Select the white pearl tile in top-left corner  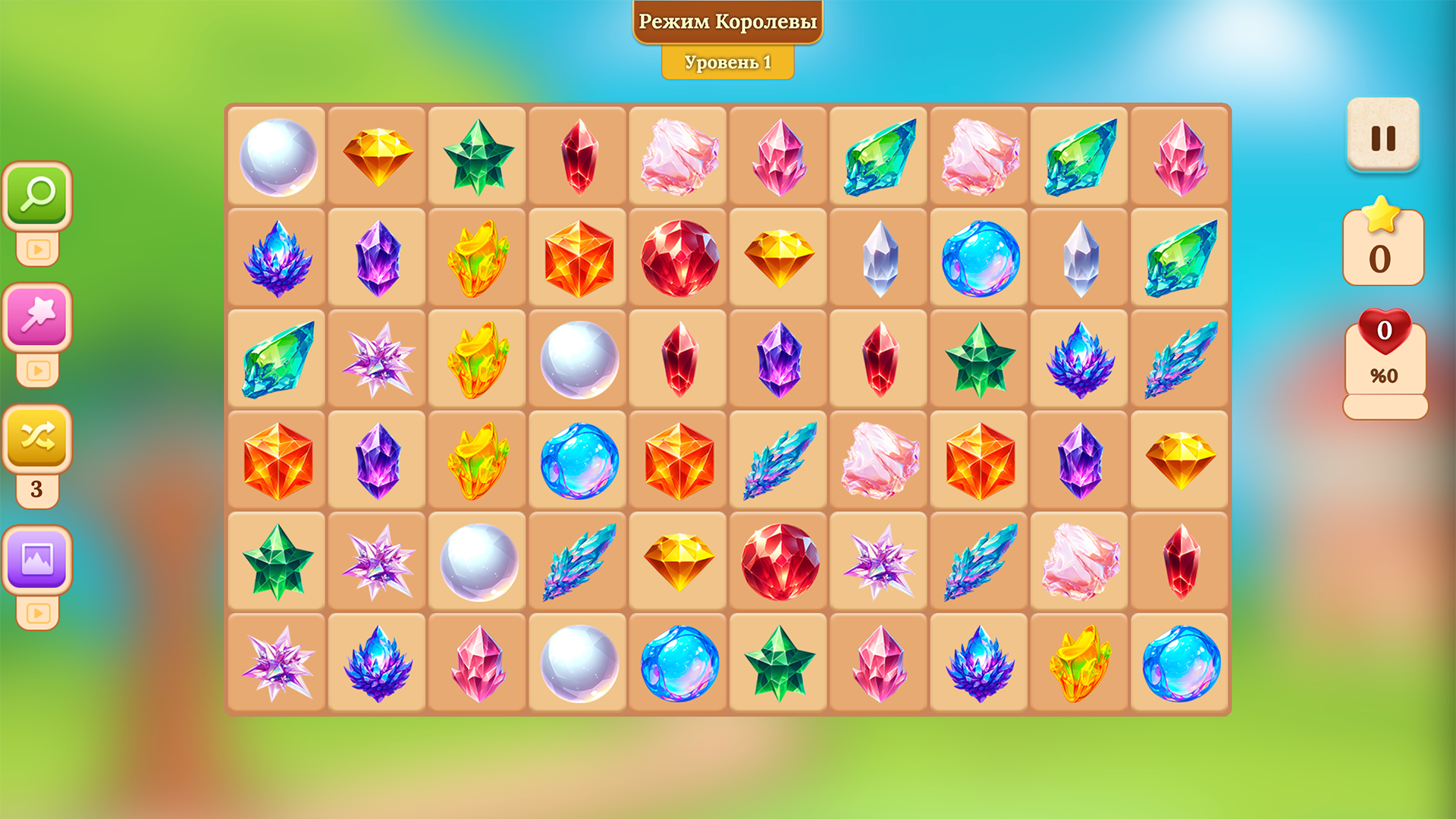pyautogui.click(x=277, y=154)
